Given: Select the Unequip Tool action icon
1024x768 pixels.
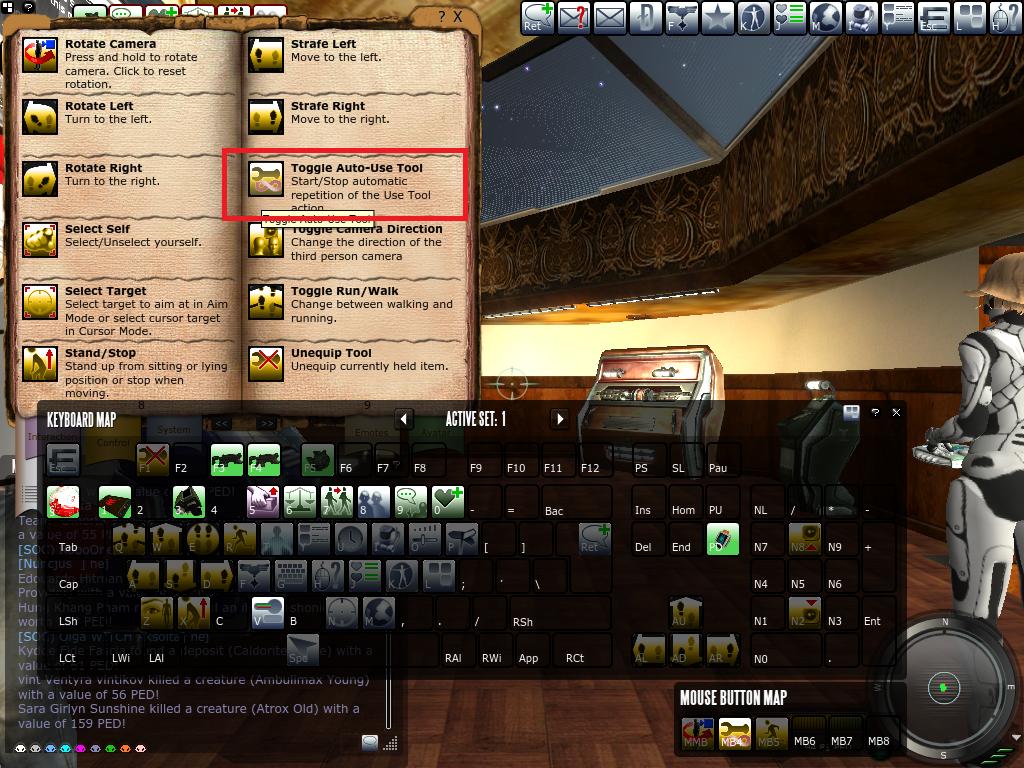Looking at the screenshot, I should 266,364.
